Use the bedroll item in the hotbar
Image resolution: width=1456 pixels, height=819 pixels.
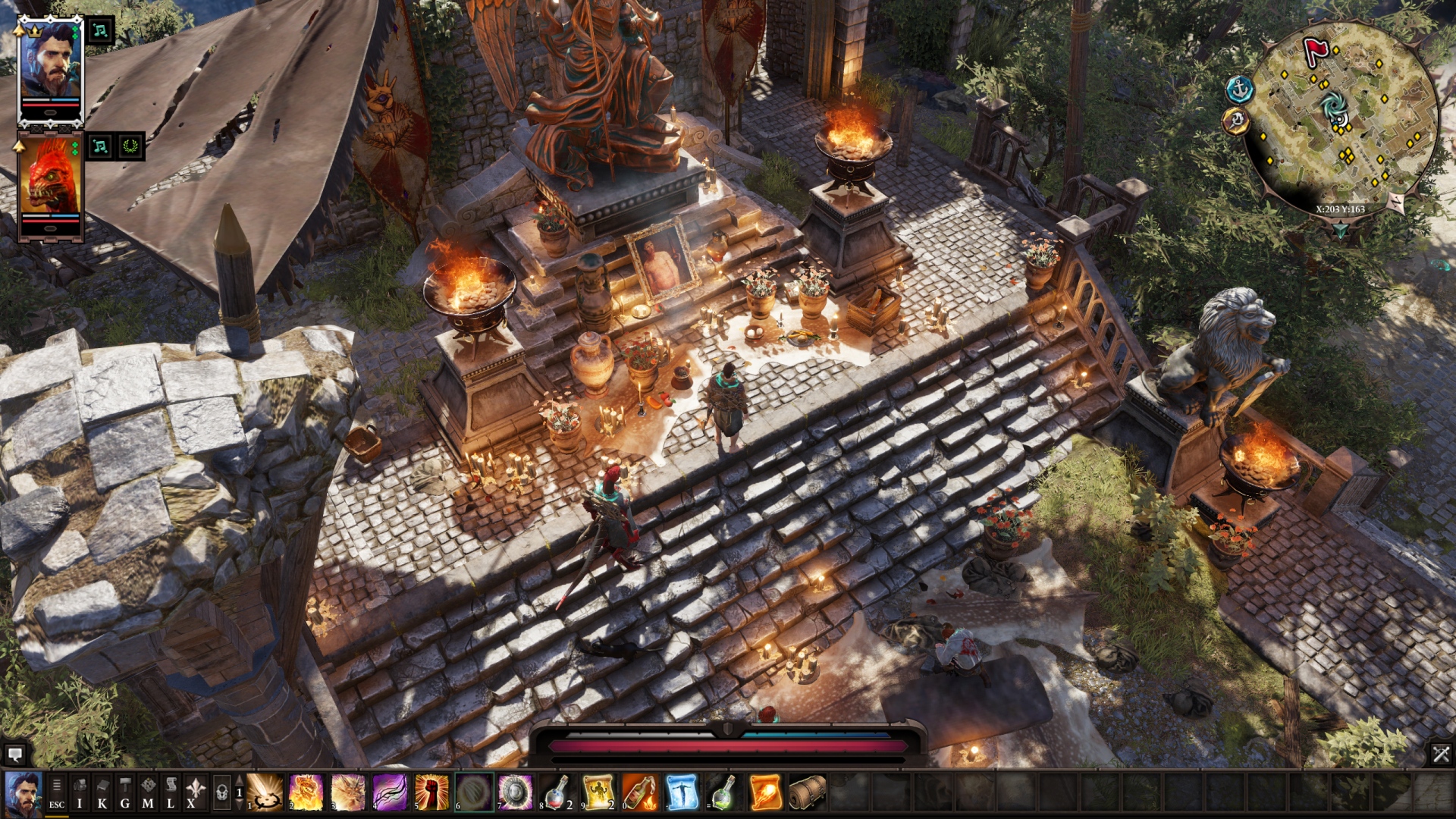806,793
